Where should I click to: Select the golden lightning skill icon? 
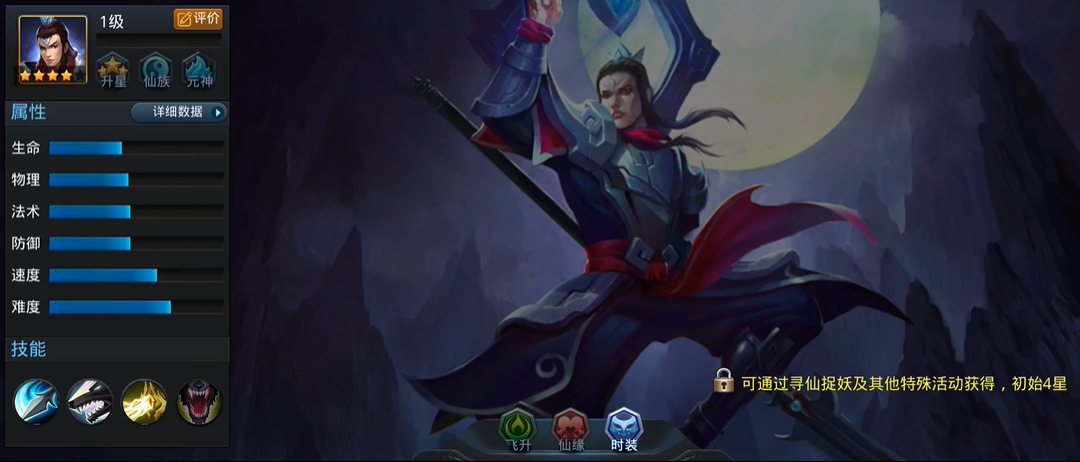(144, 402)
